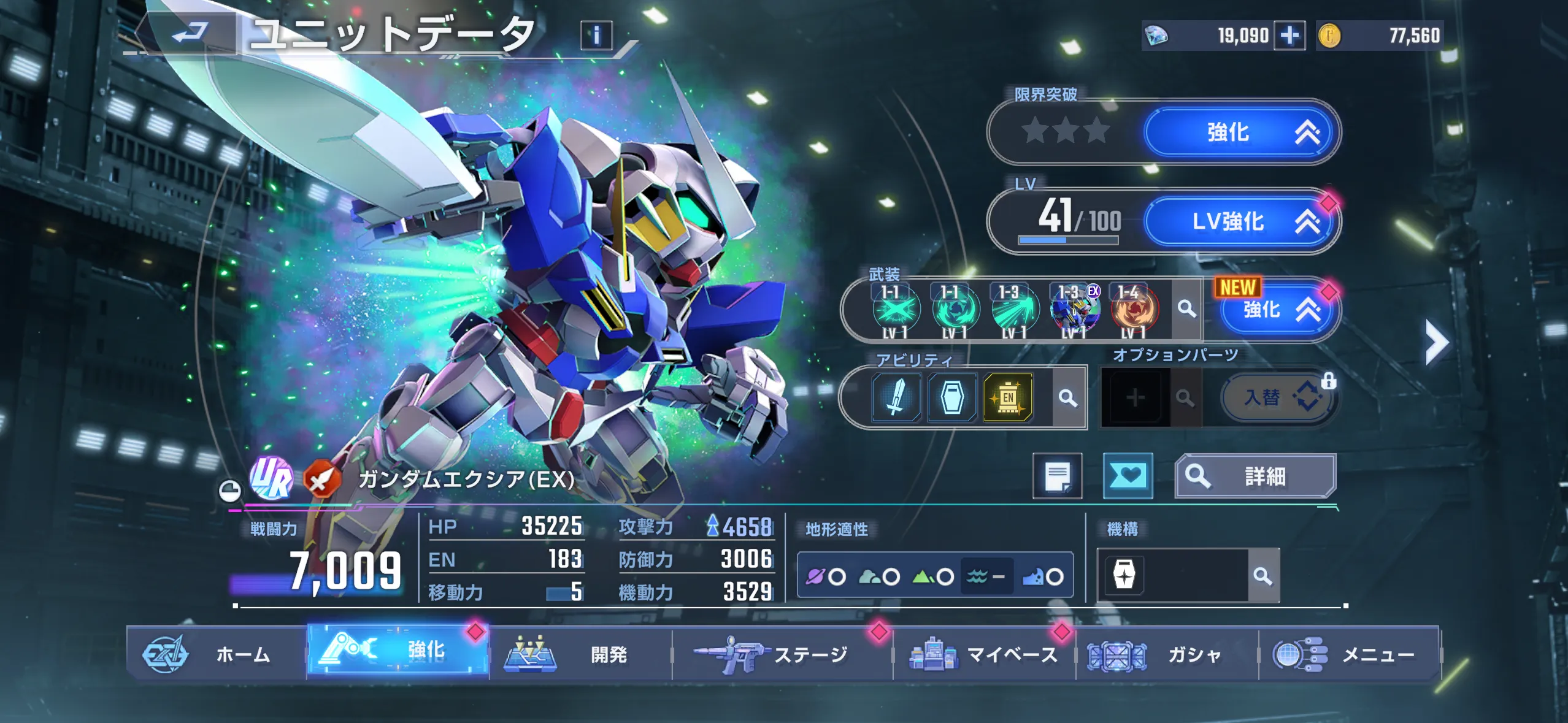Screen dimensions: 1568x723
Task: Inspect 機構 with its magnifier button
Action: pyautogui.click(x=1263, y=576)
